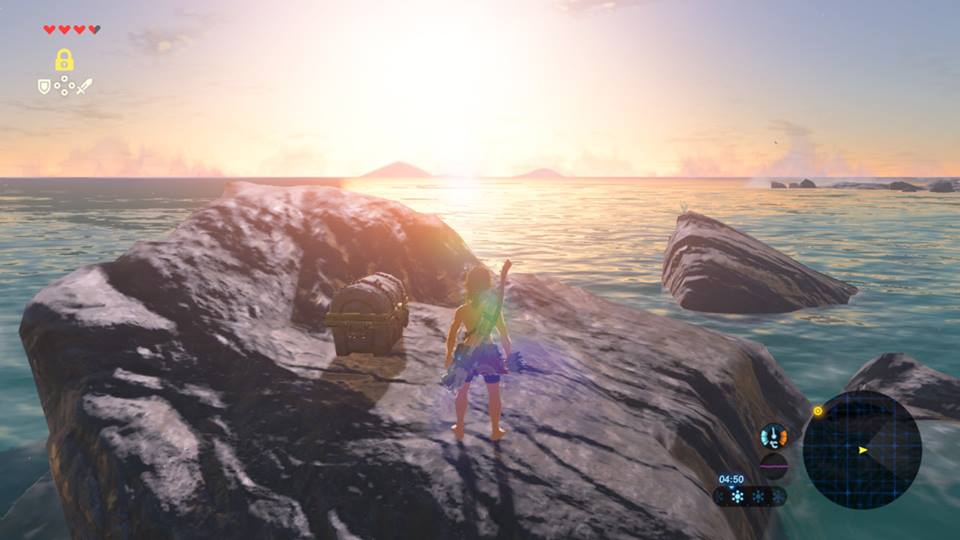Select the highlighted snowflake weather forecast icon
Image resolution: width=960 pixels, height=540 pixels.
pyautogui.click(x=737, y=496)
